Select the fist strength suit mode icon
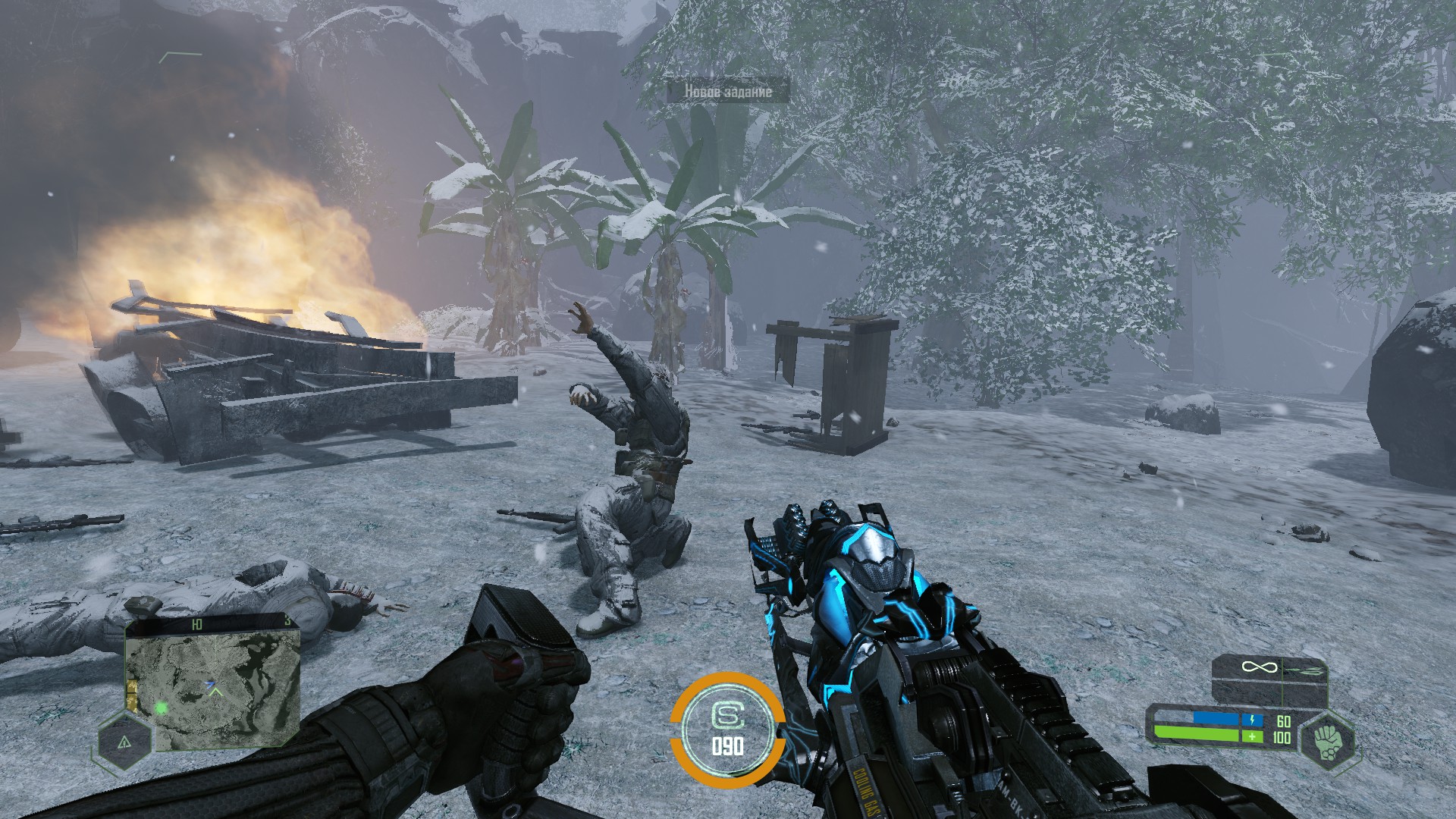 [x=1326, y=742]
